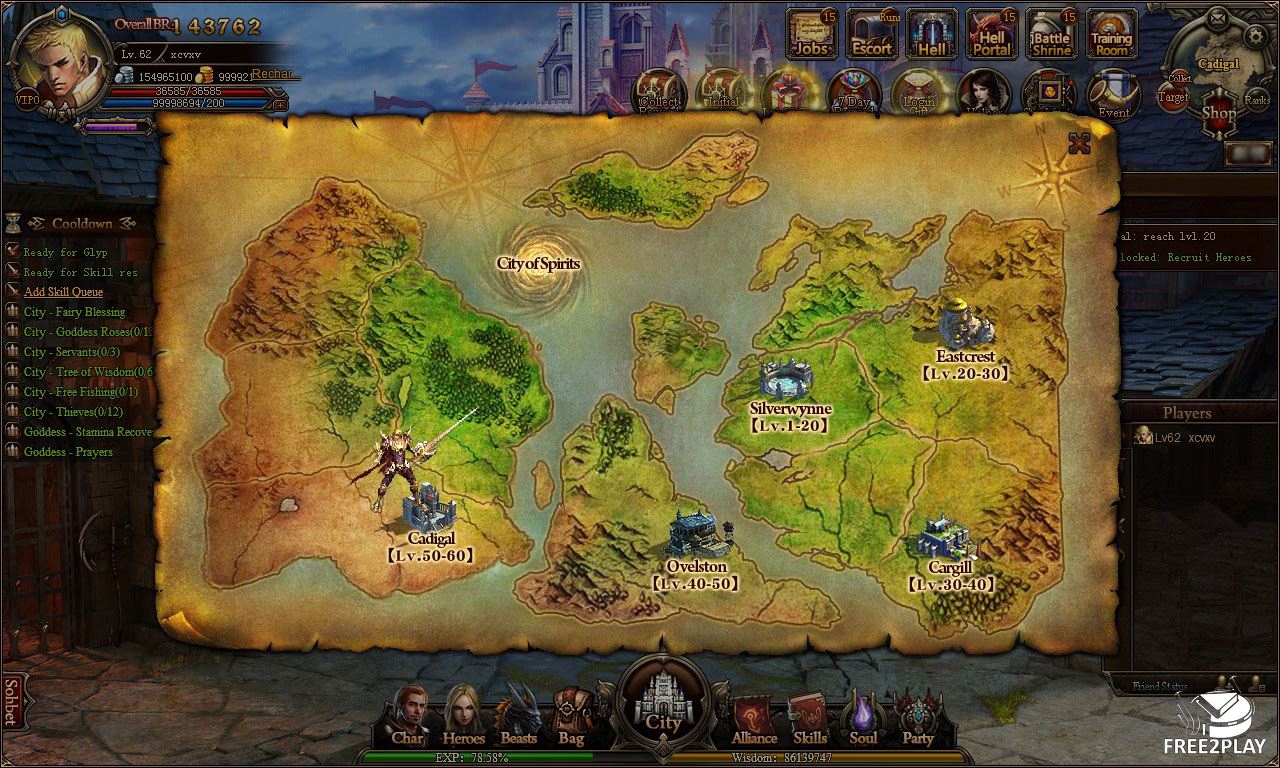Select Silverwynne city marker
This screenshot has height=768, width=1280.
click(787, 379)
